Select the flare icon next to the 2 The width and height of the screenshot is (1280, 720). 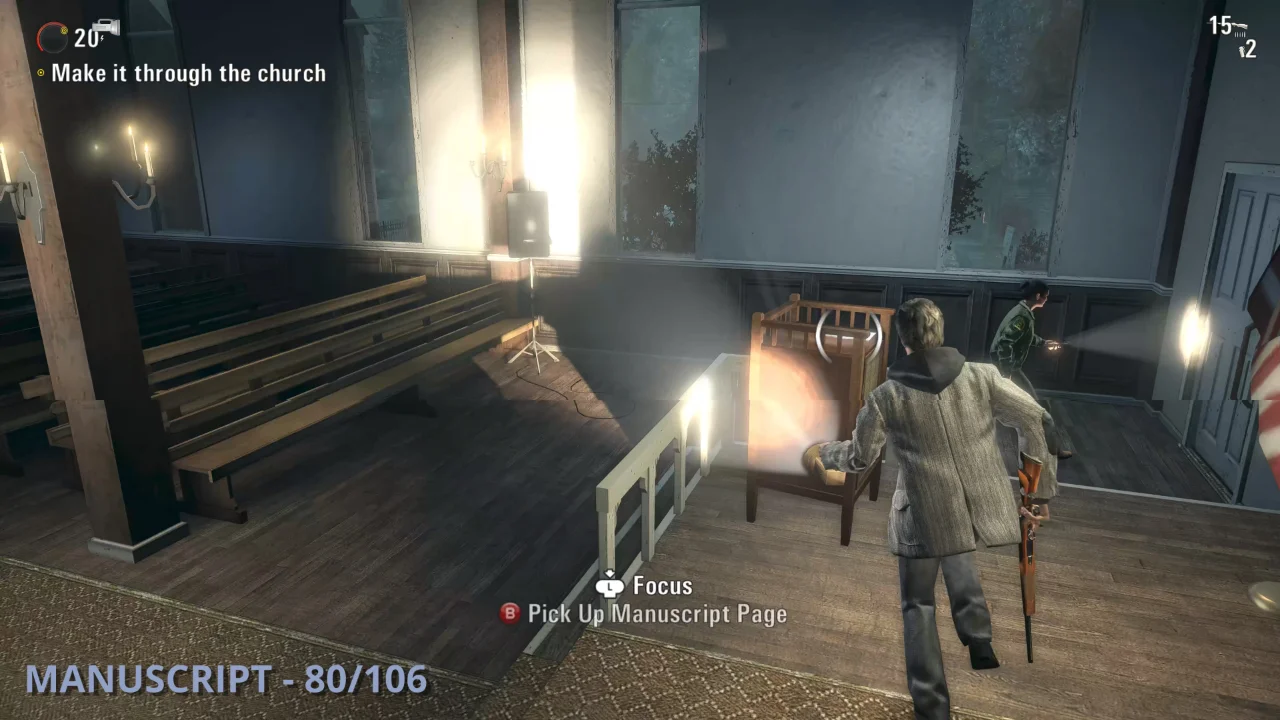(1242, 51)
